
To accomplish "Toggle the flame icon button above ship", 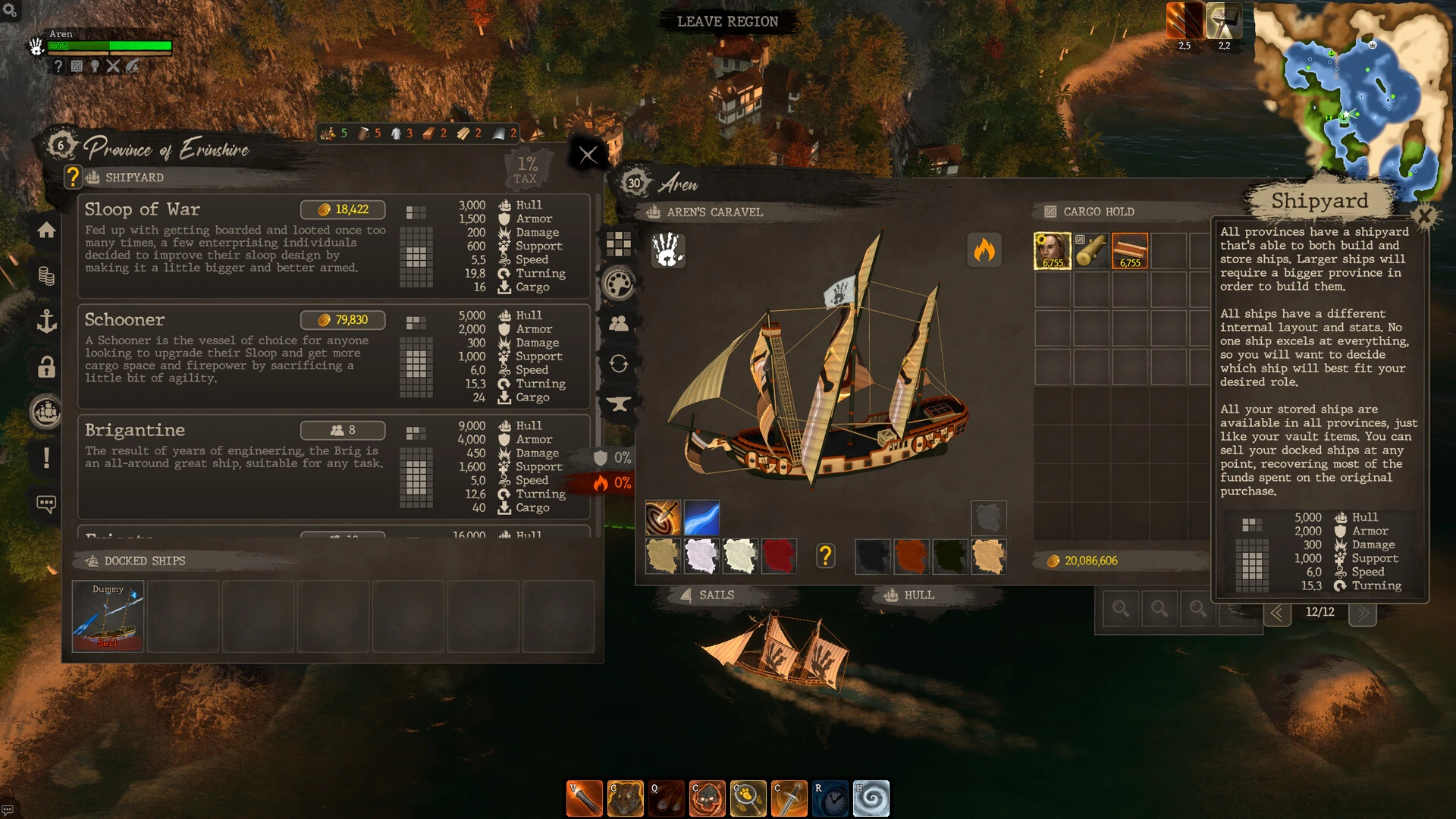I will point(984,250).
